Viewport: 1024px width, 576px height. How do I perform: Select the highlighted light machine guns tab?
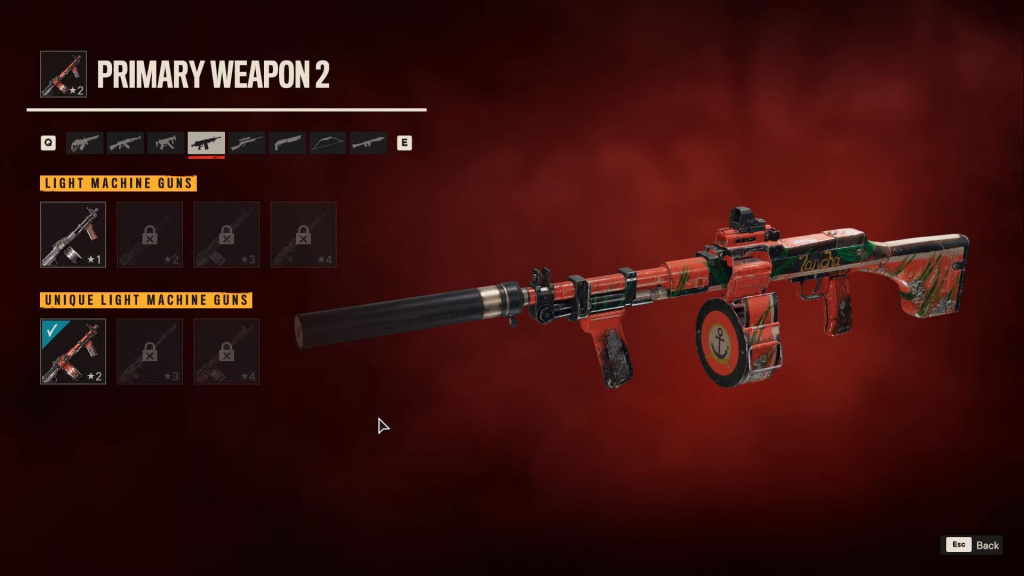coord(207,143)
